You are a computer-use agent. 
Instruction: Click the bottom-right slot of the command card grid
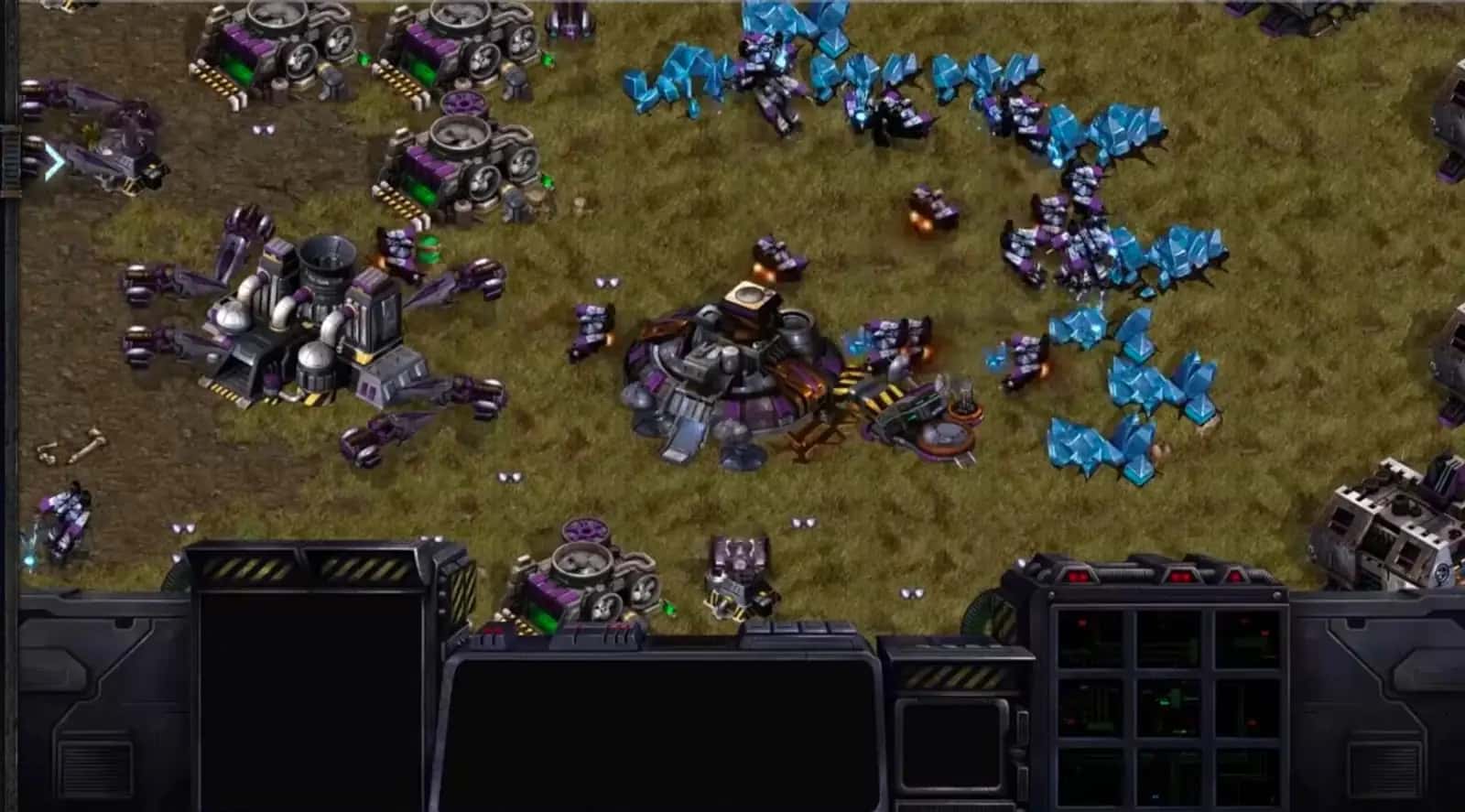coord(1246,778)
